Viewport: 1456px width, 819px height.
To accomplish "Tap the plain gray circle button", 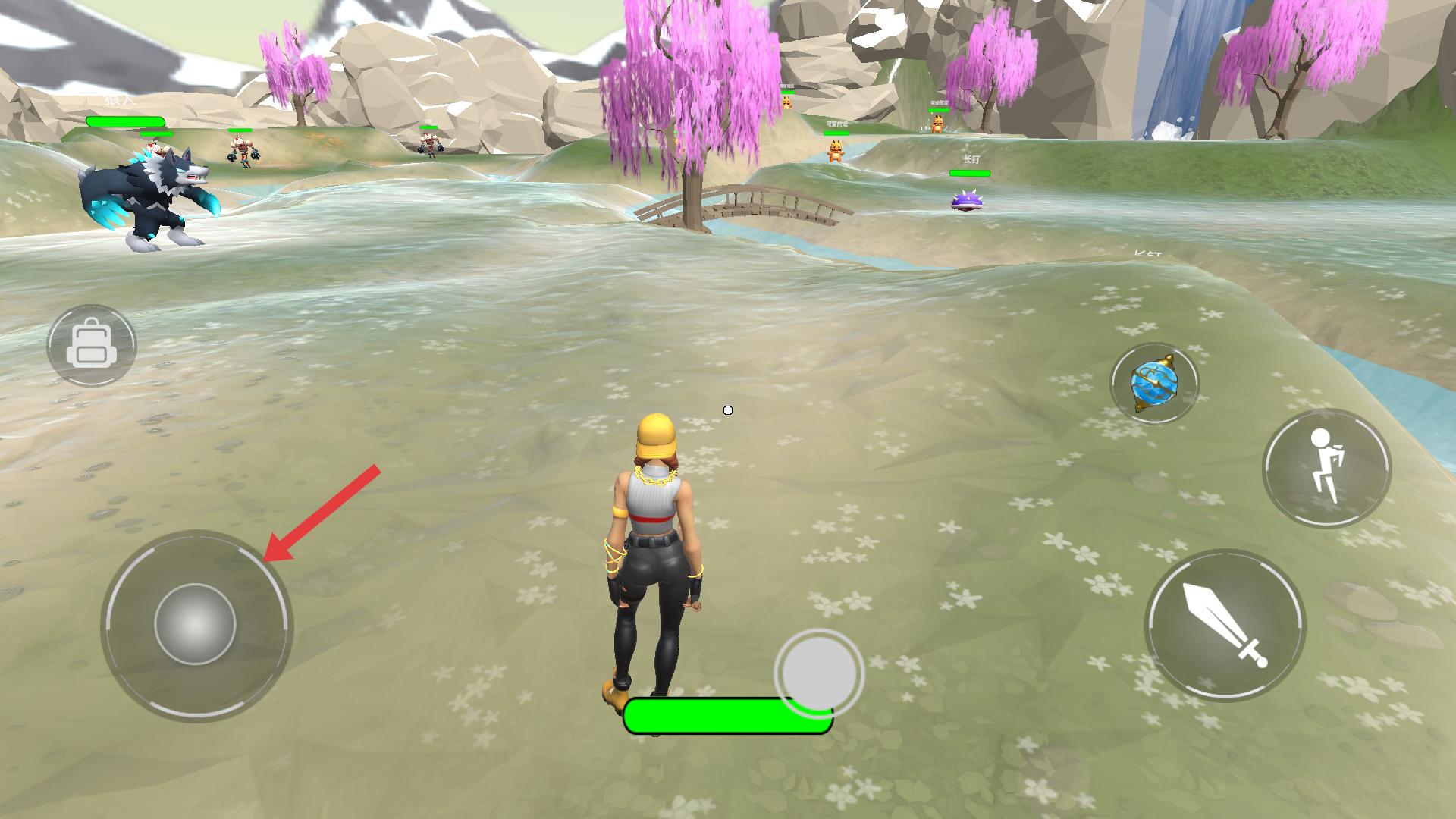I will click(x=818, y=672).
